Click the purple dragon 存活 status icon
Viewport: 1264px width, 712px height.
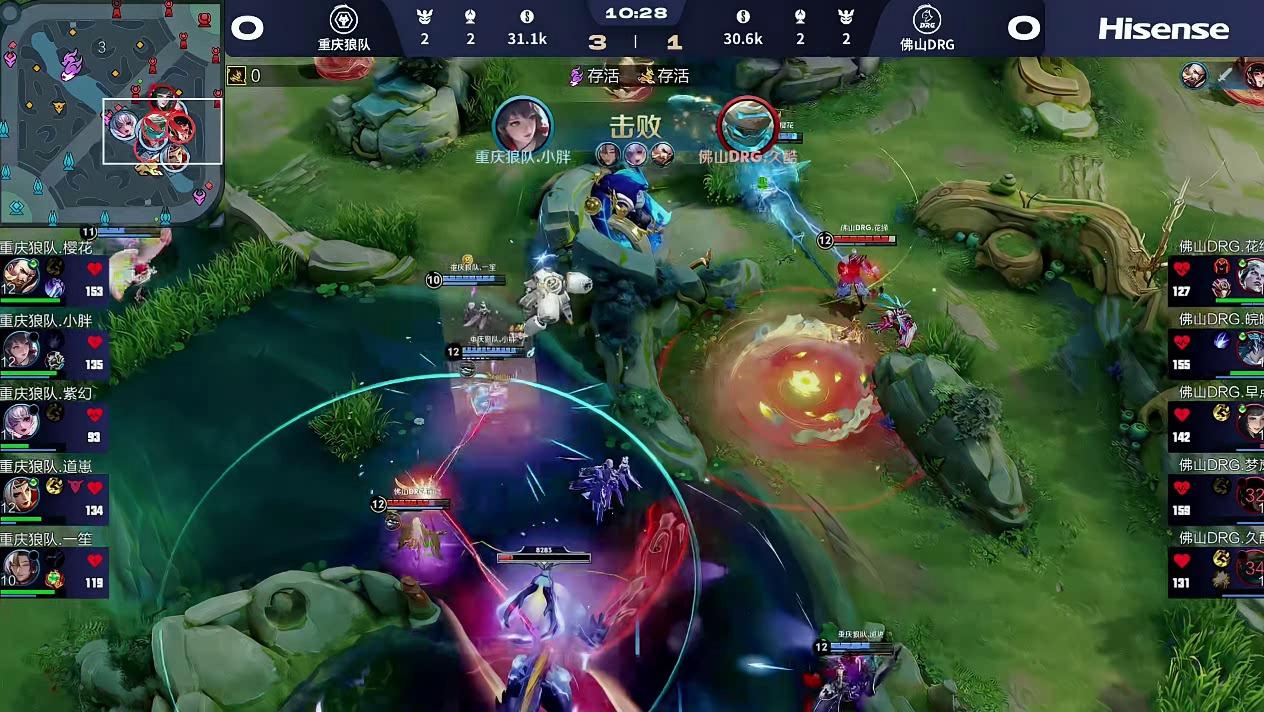pyautogui.click(x=576, y=76)
